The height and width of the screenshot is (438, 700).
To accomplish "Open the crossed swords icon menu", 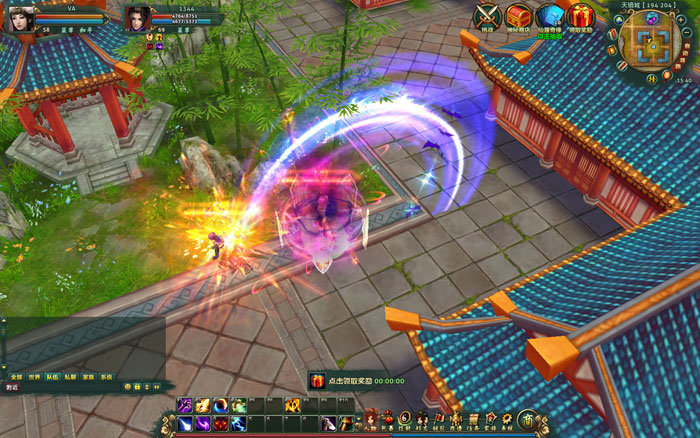I will coord(487,16).
